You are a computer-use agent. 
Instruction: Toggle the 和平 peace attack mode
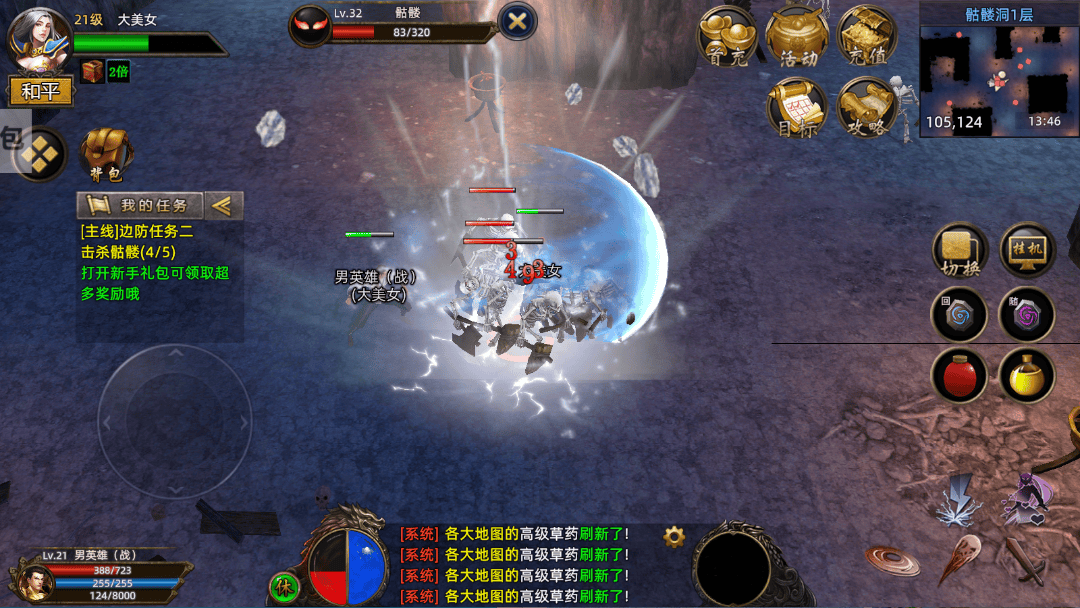[x=41, y=91]
